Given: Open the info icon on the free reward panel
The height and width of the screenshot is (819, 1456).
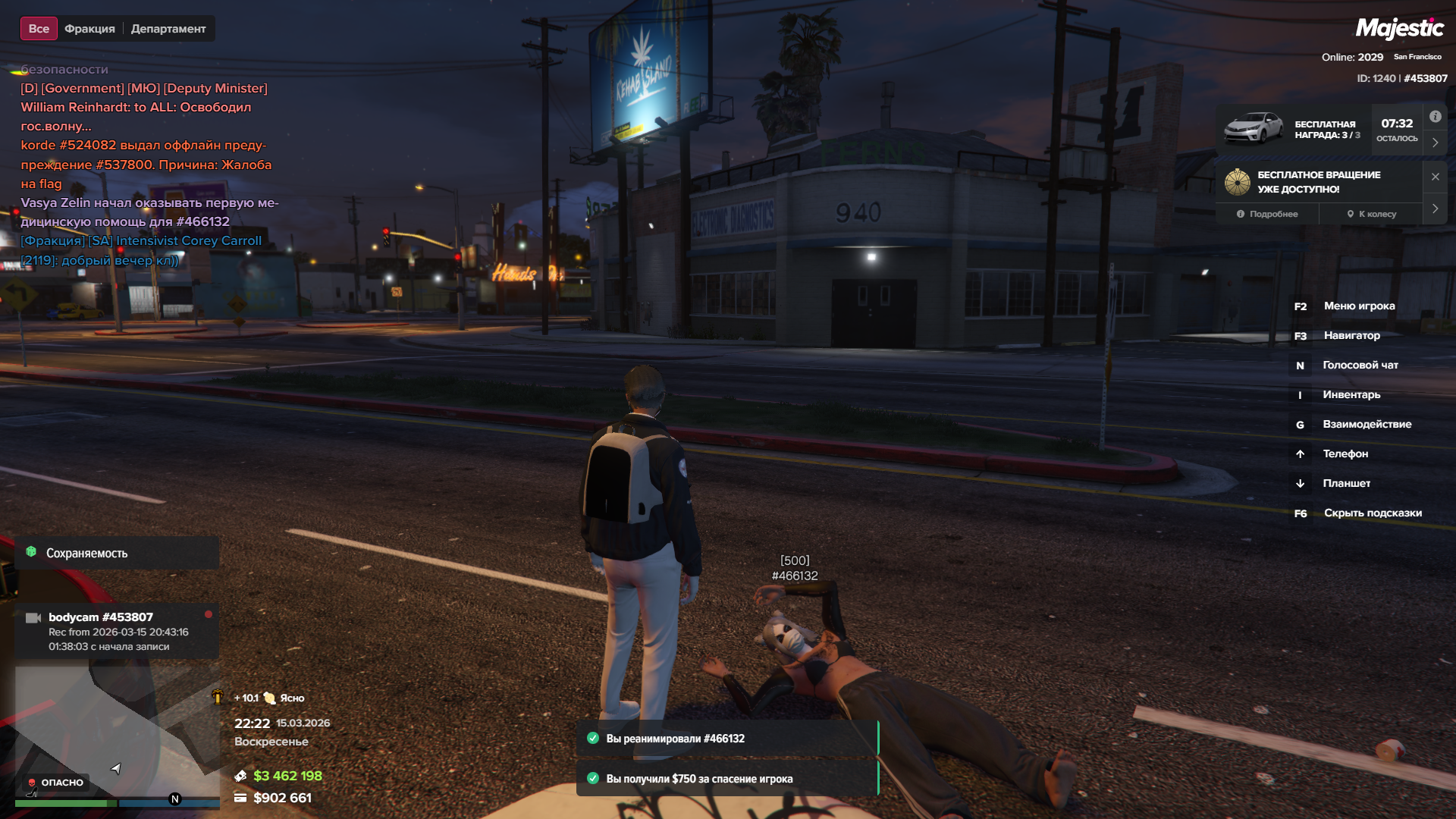Looking at the screenshot, I should 1435,117.
